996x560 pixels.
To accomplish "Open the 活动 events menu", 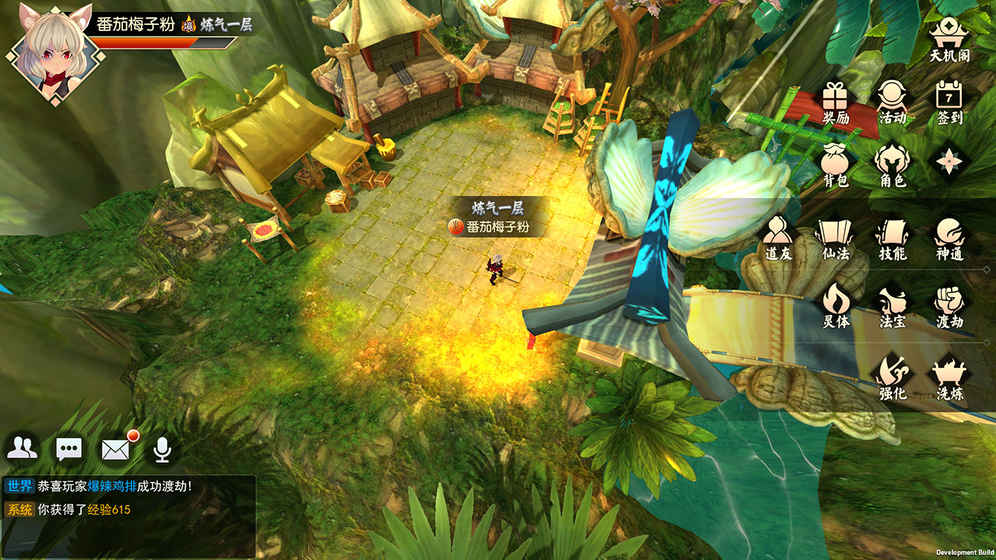I will [891, 101].
